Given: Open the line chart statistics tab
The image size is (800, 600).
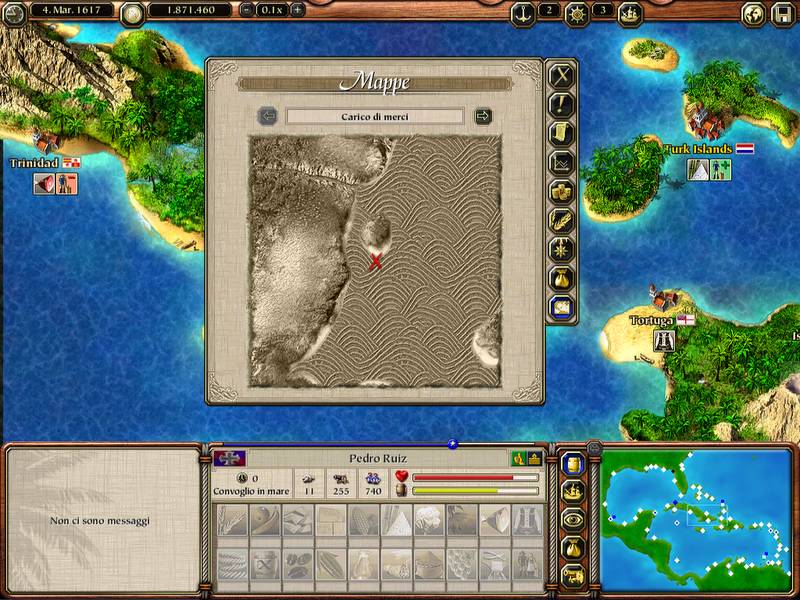Looking at the screenshot, I should pos(561,163).
